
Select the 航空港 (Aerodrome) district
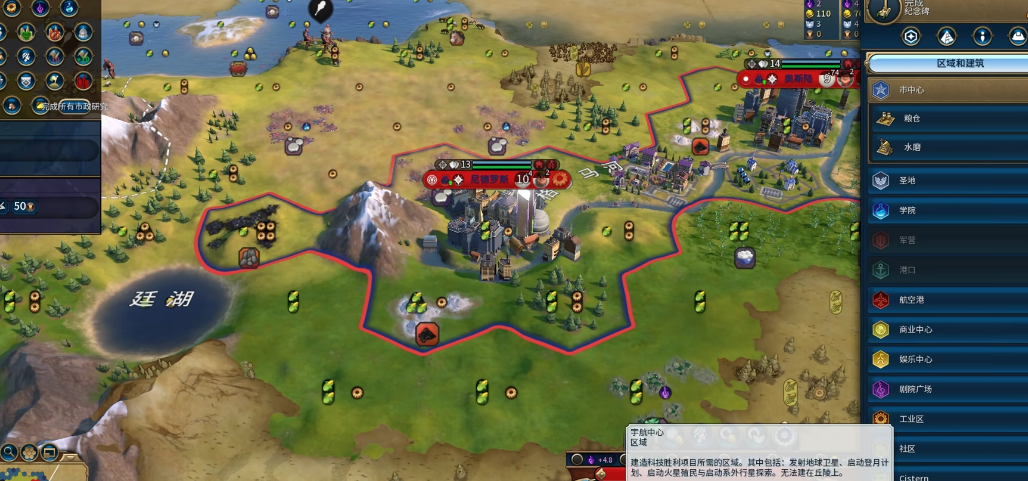point(945,300)
